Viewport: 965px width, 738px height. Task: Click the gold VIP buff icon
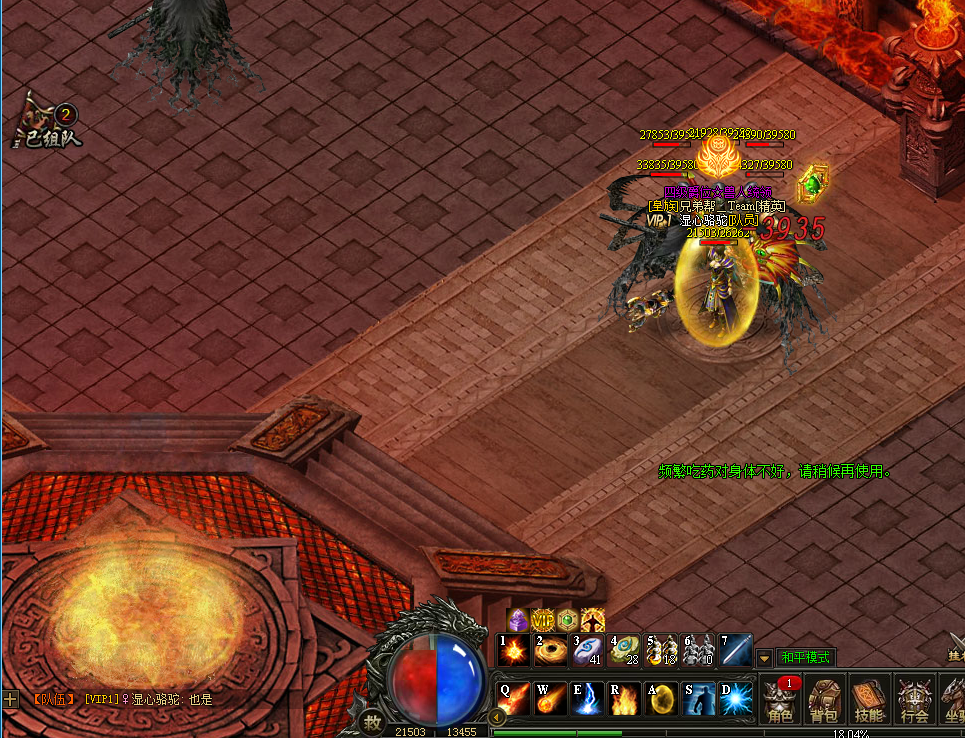(543, 619)
